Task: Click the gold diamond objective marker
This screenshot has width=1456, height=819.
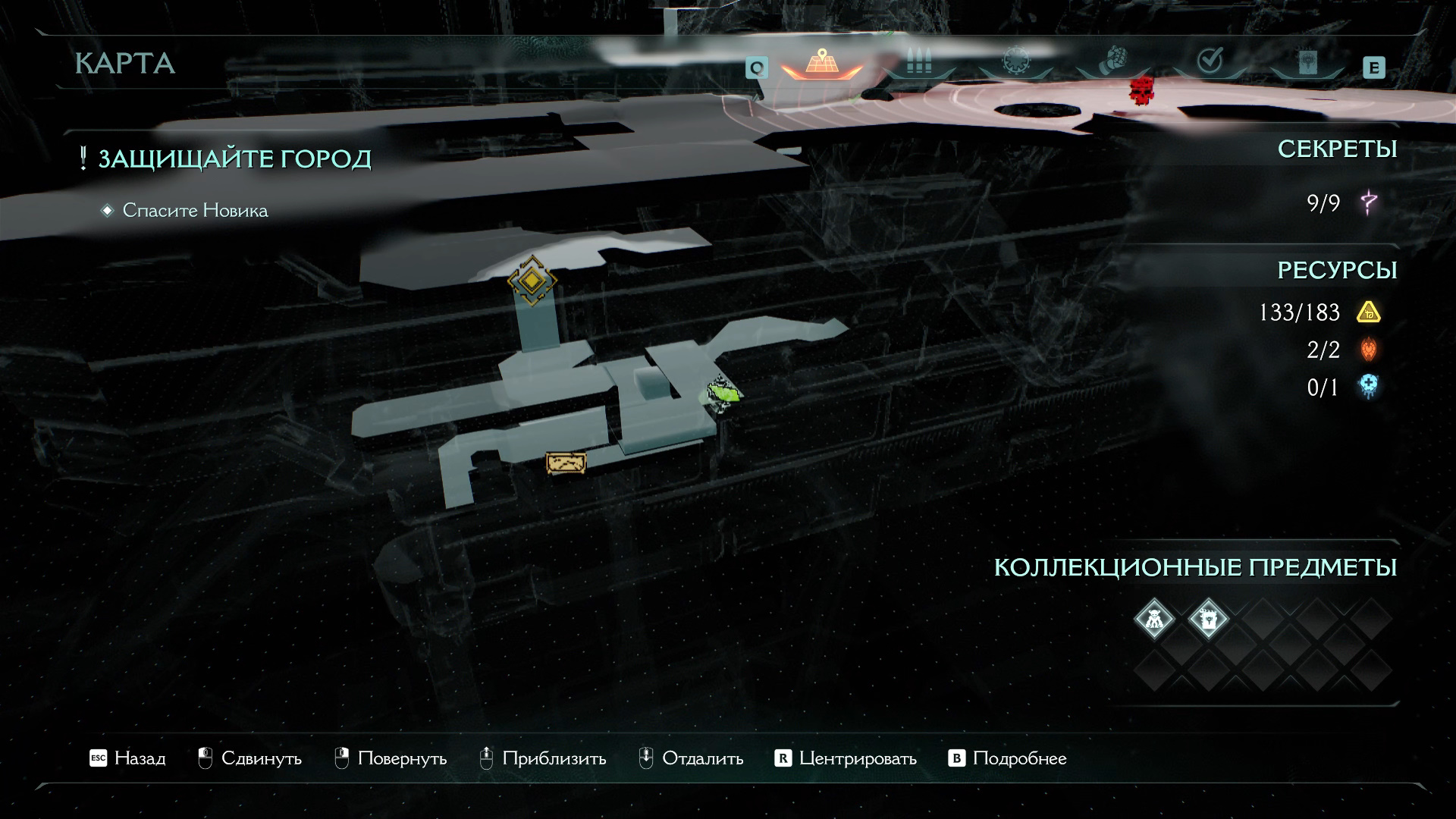Action: (532, 281)
